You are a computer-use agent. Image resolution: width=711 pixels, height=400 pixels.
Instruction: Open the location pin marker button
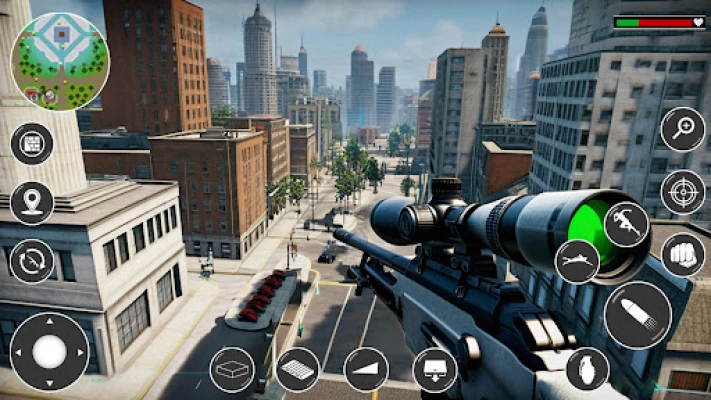click(32, 202)
